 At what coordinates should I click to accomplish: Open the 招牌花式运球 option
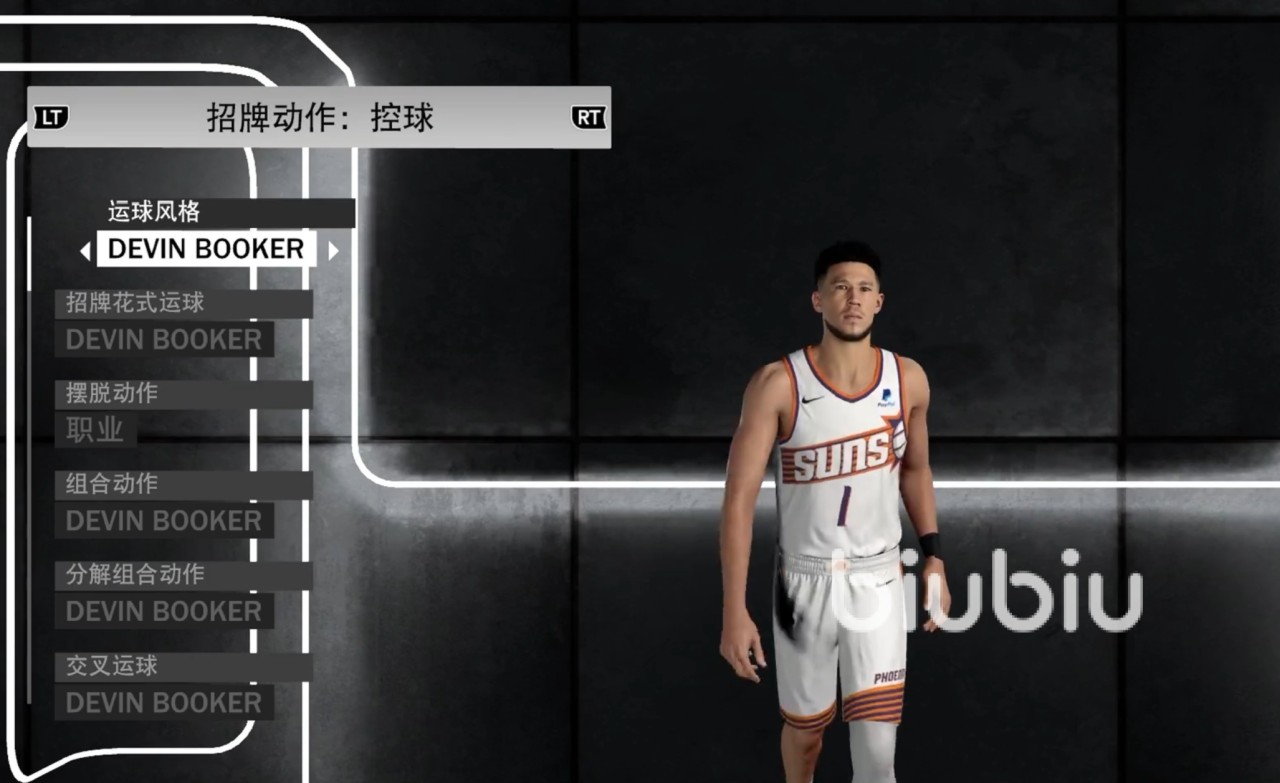[x=136, y=303]
